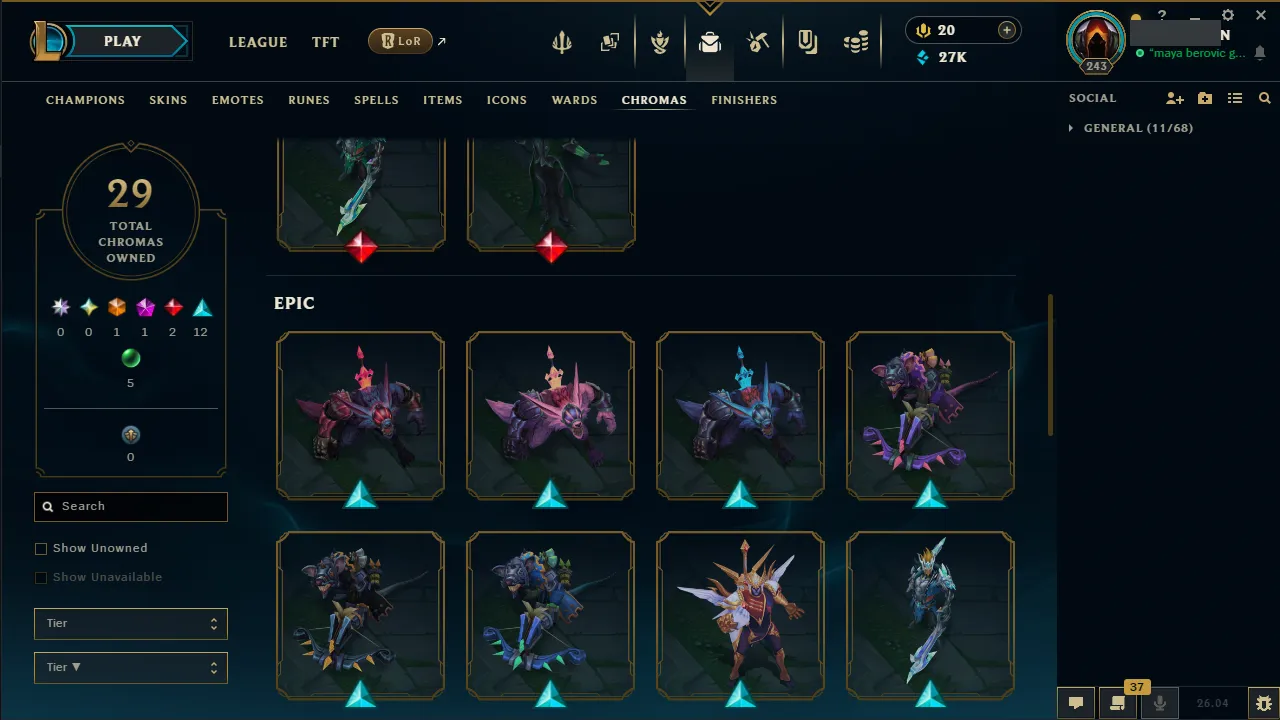Search friends using the magnifying glass icon
Image resolution: width=1280 pixels, height=720 pixels.
point(1264,98)
